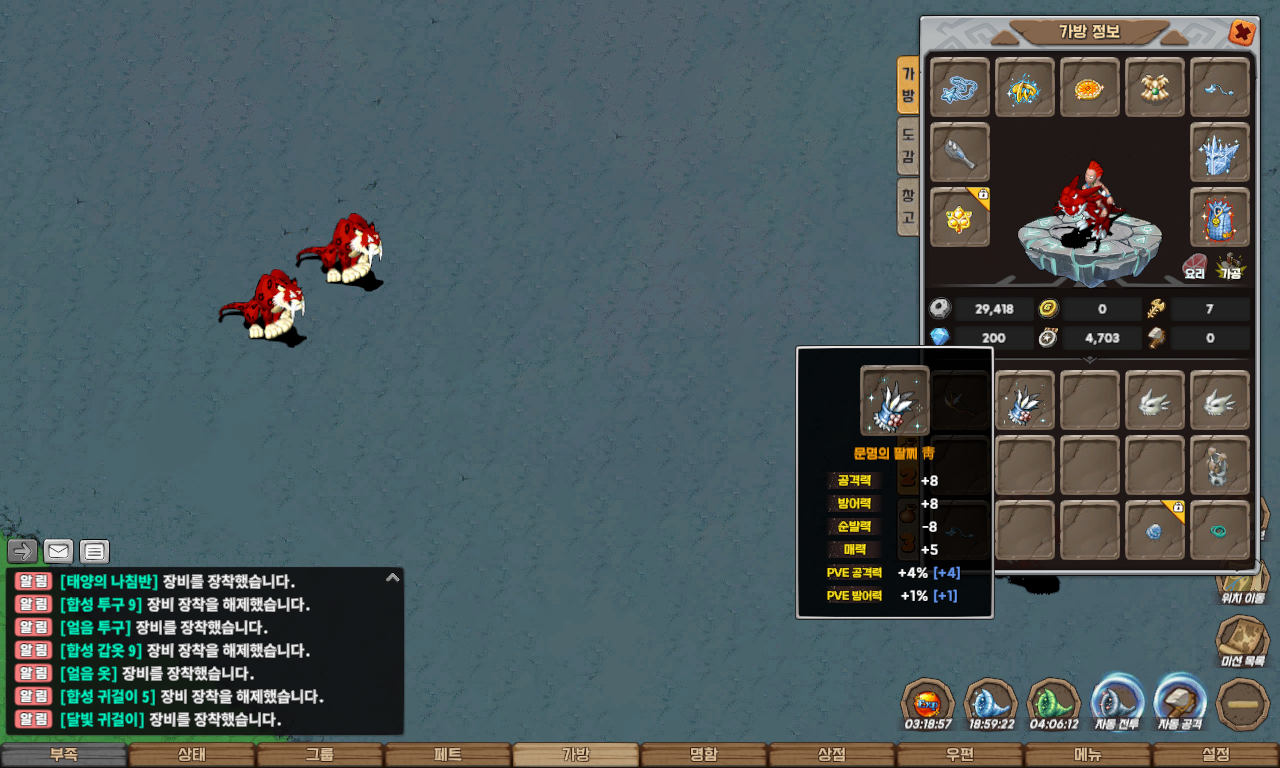Open the 창고 storage side tab

[x=908, y=205]
